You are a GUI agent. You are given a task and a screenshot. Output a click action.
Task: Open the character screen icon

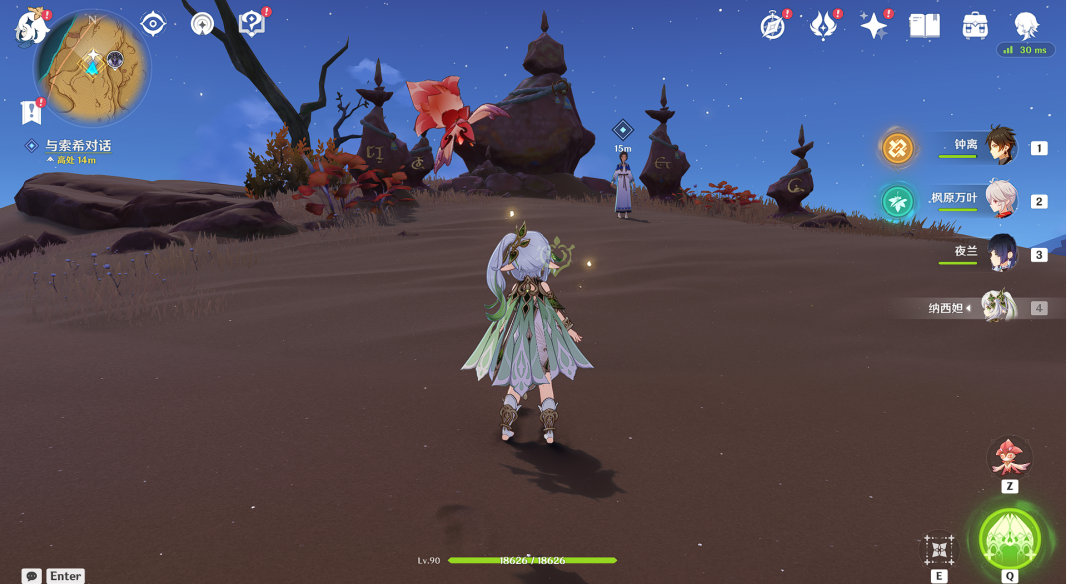1026,25
